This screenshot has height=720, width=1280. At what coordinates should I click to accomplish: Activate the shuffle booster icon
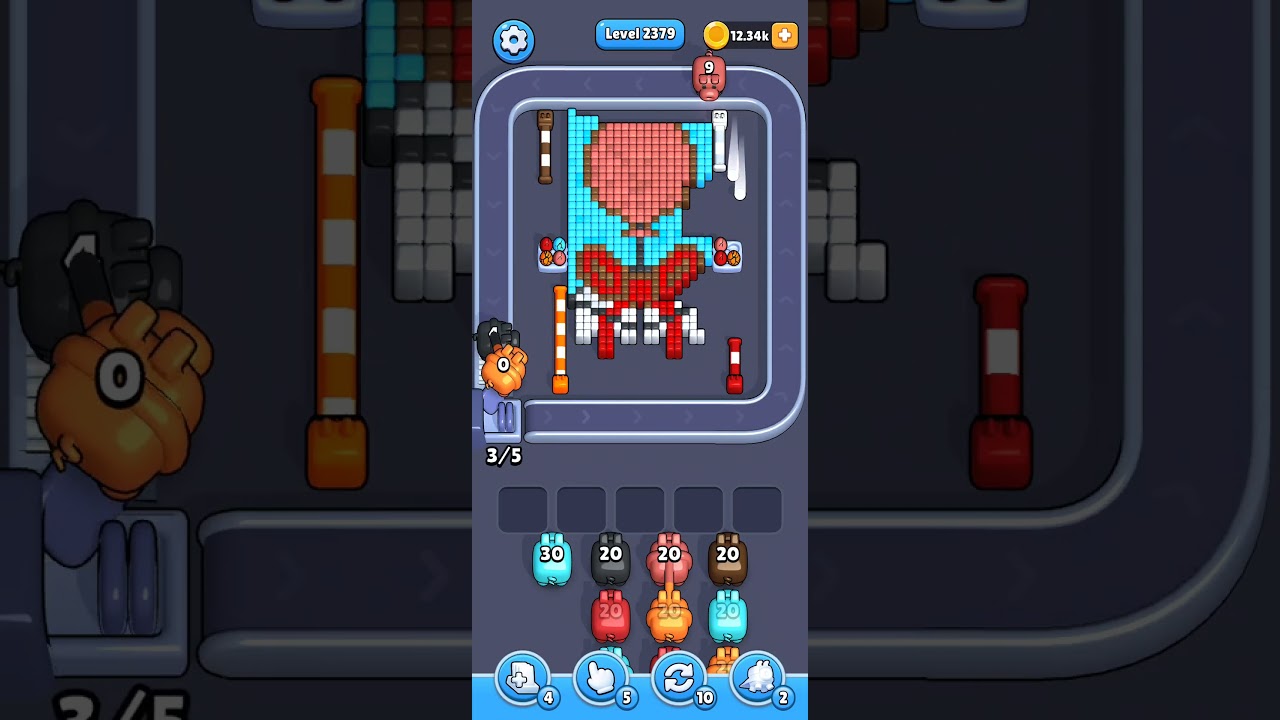pos(678,678)
